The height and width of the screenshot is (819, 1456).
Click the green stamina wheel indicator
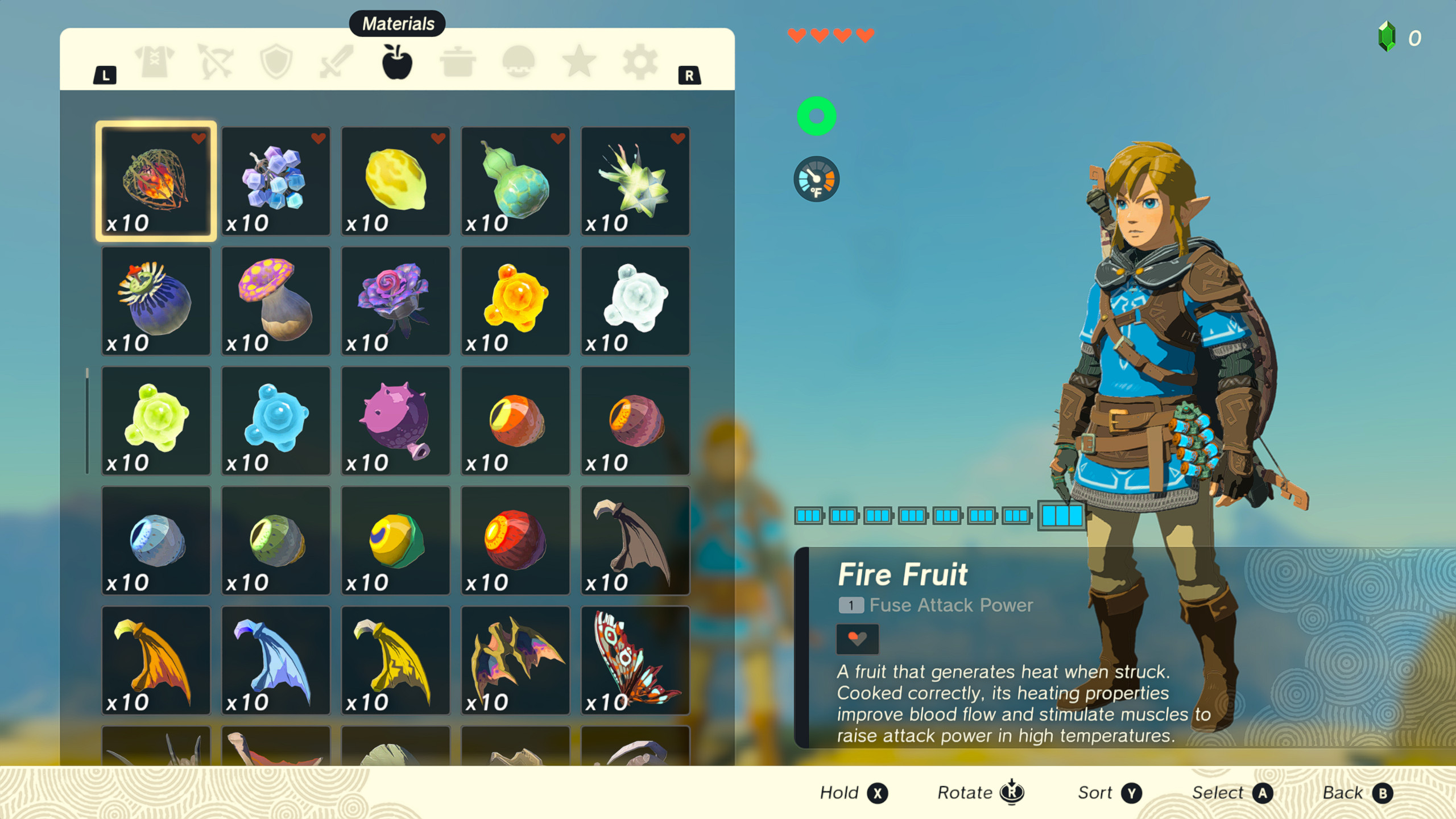click(817, 115)
